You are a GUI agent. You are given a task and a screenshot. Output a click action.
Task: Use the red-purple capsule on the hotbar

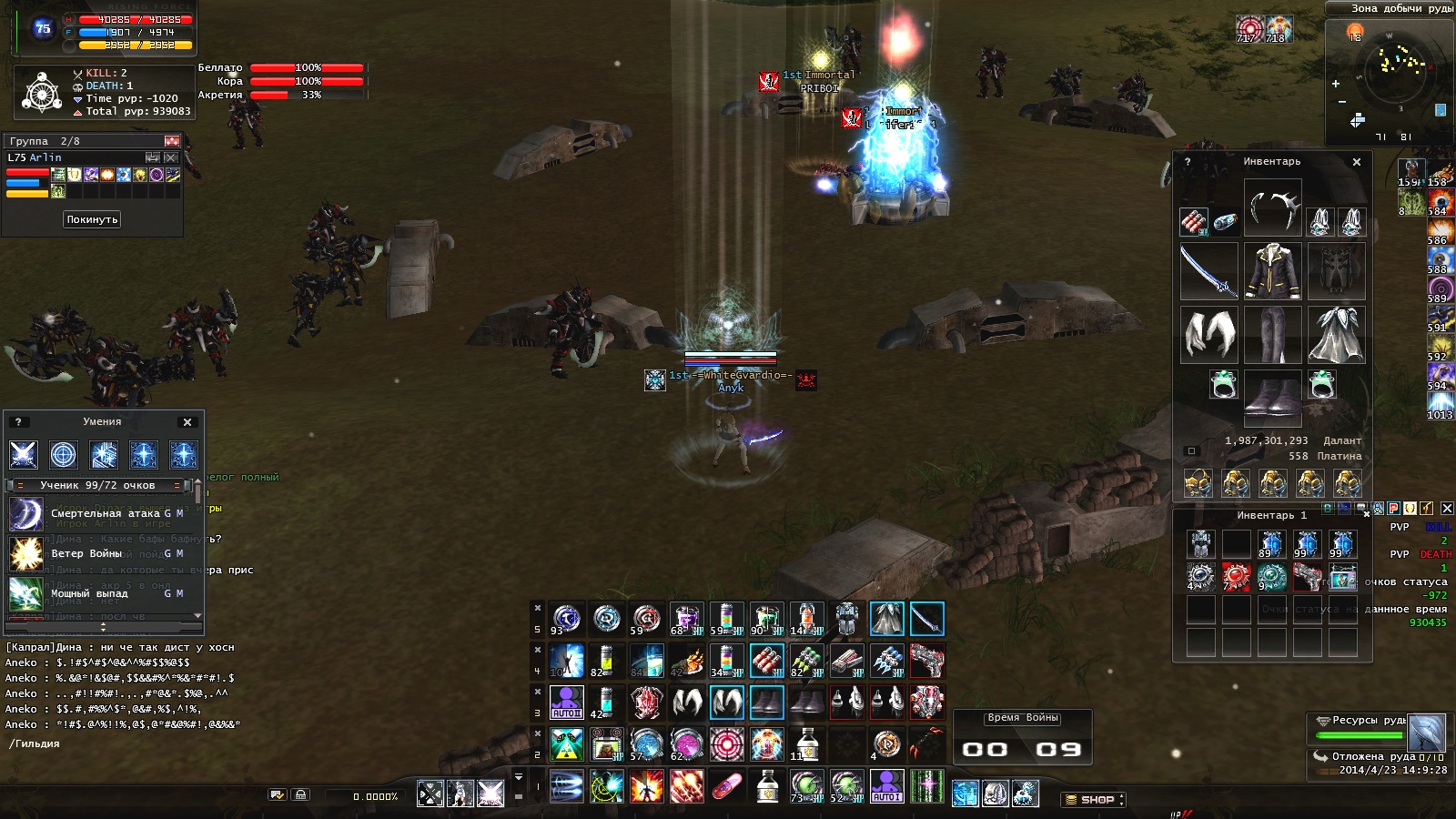pyautogui.click(x=726, y=786)
